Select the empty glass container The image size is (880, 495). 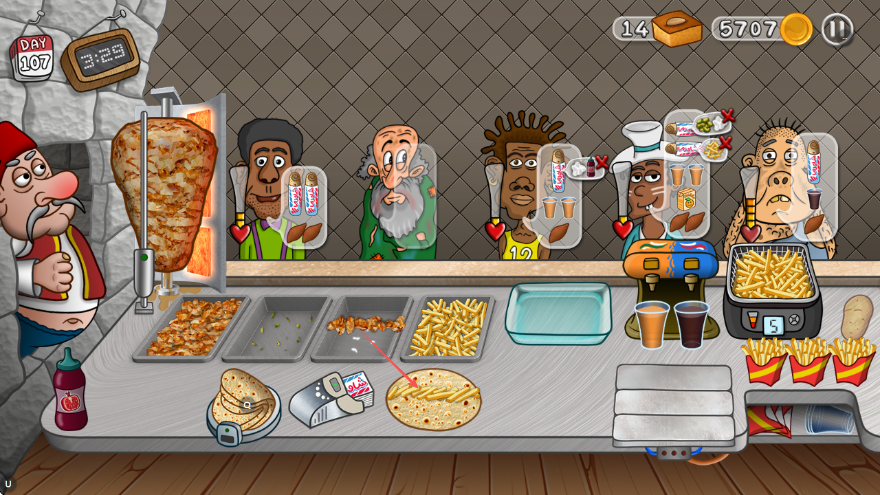(558, 312)
